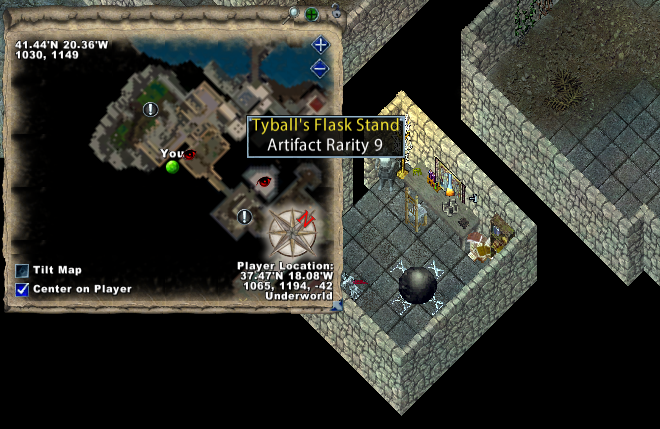Enable the Tilt Map checkbox
Screen dimensions: 660x429
coord(22,271)
